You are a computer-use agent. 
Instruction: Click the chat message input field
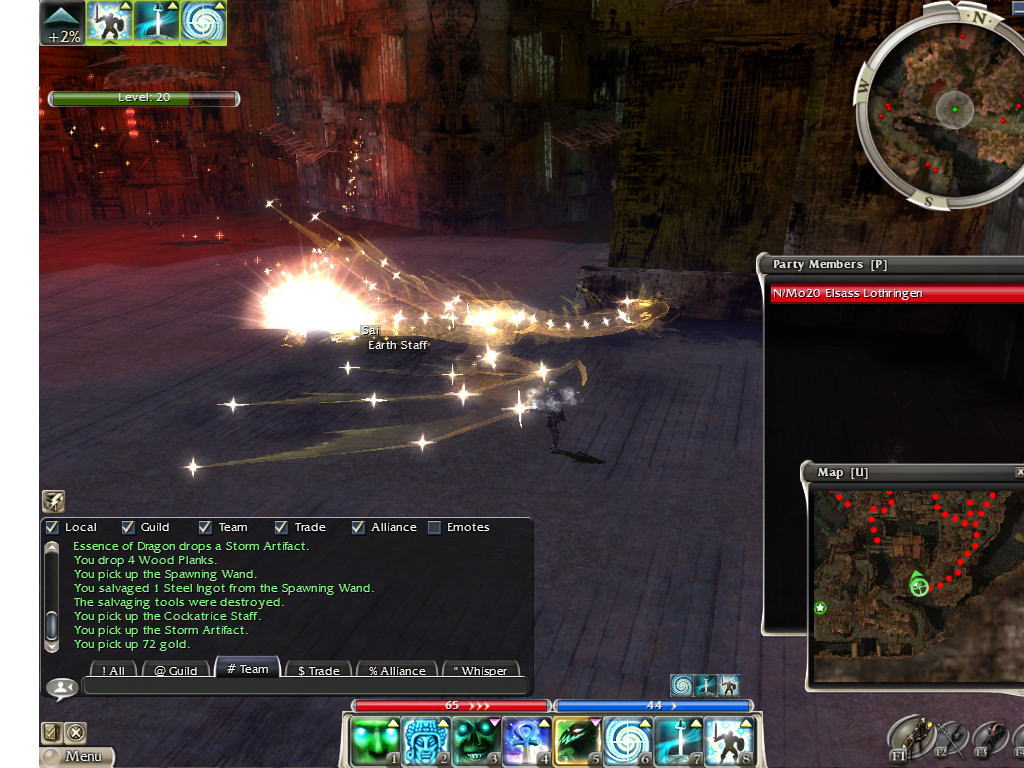[x=304, y=686]
